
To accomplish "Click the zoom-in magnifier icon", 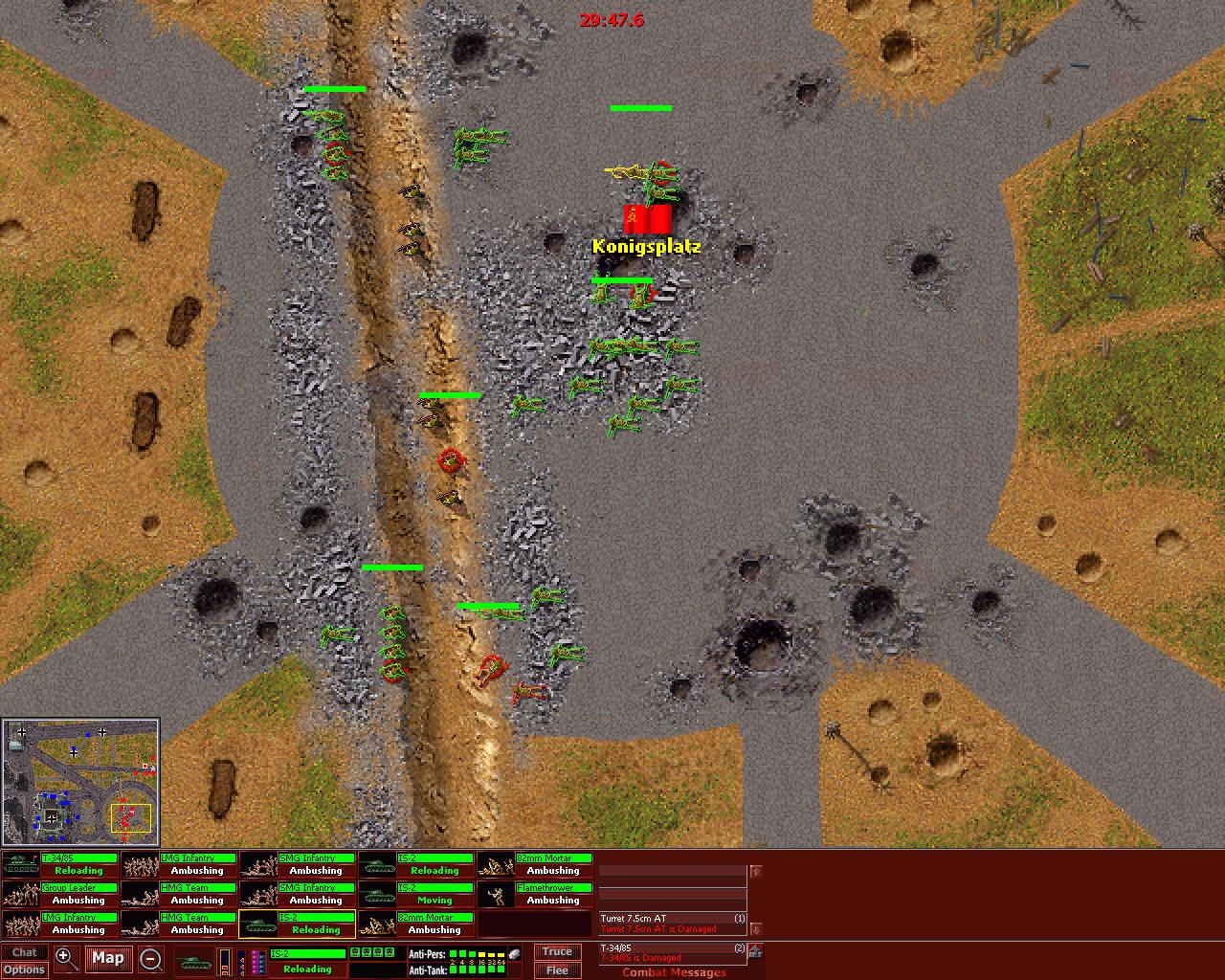I will [x=65, y=957].
